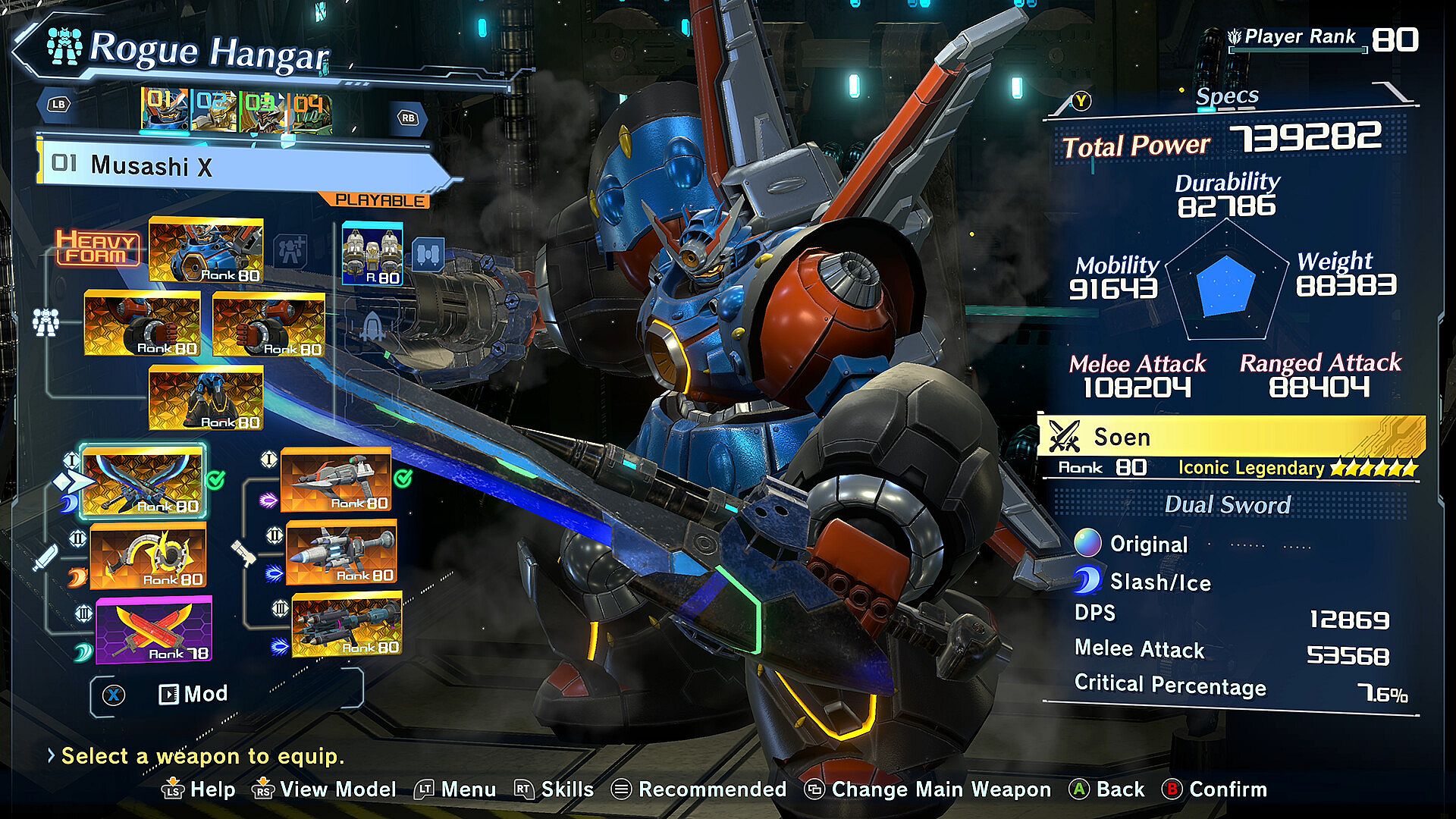Choose the Soen dual sword melee slot
Screen dimensions: 1456x819
click(x=143, y=481)
